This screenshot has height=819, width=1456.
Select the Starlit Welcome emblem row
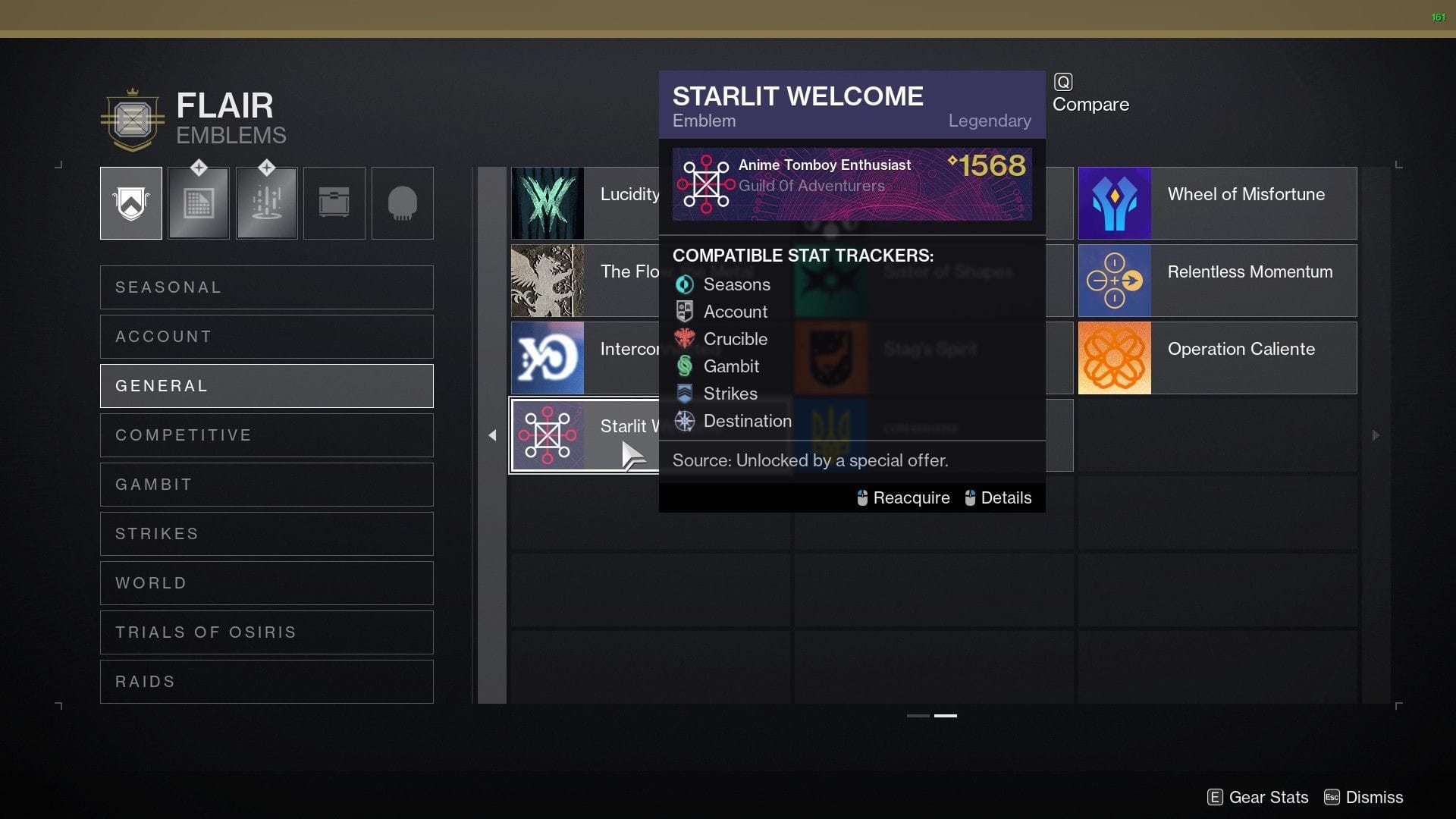[x=584, y=435]
